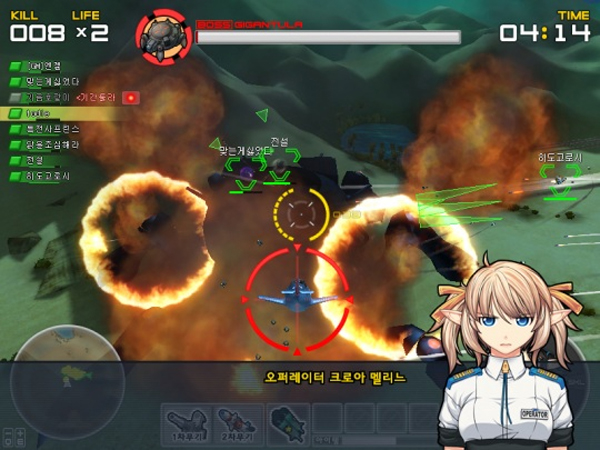Click the Gigantula boss portrait icon
This screenshot has height=450, width=600.
(x=164, y=35)
